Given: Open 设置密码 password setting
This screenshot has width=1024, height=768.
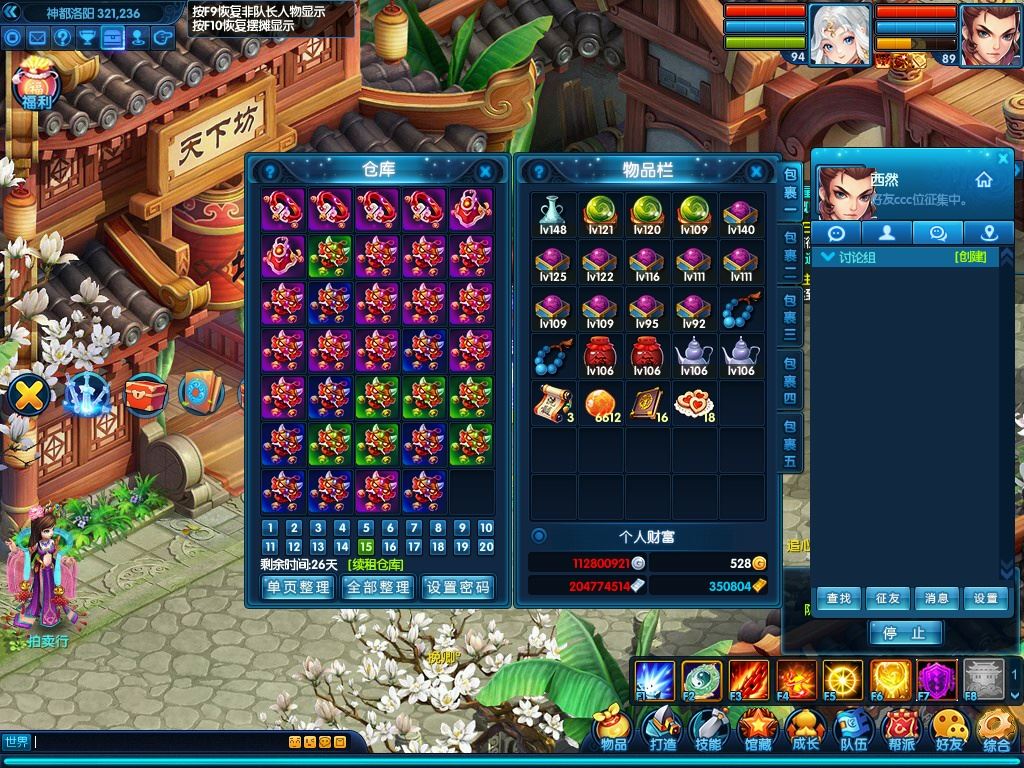Looking at the screenshot, I should 458,588.
